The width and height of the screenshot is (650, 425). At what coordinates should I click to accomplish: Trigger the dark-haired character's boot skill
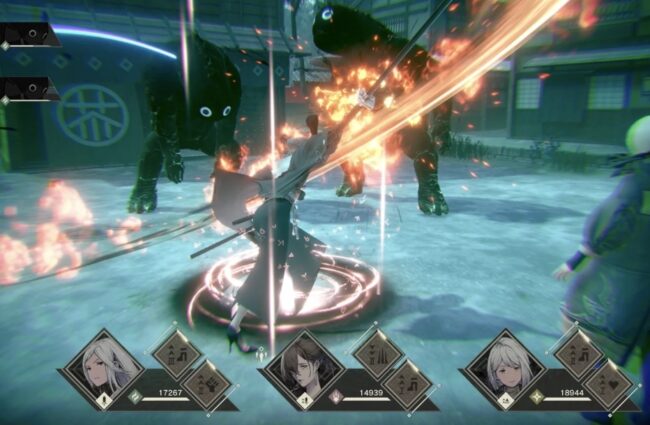click(x=408, y=385)
